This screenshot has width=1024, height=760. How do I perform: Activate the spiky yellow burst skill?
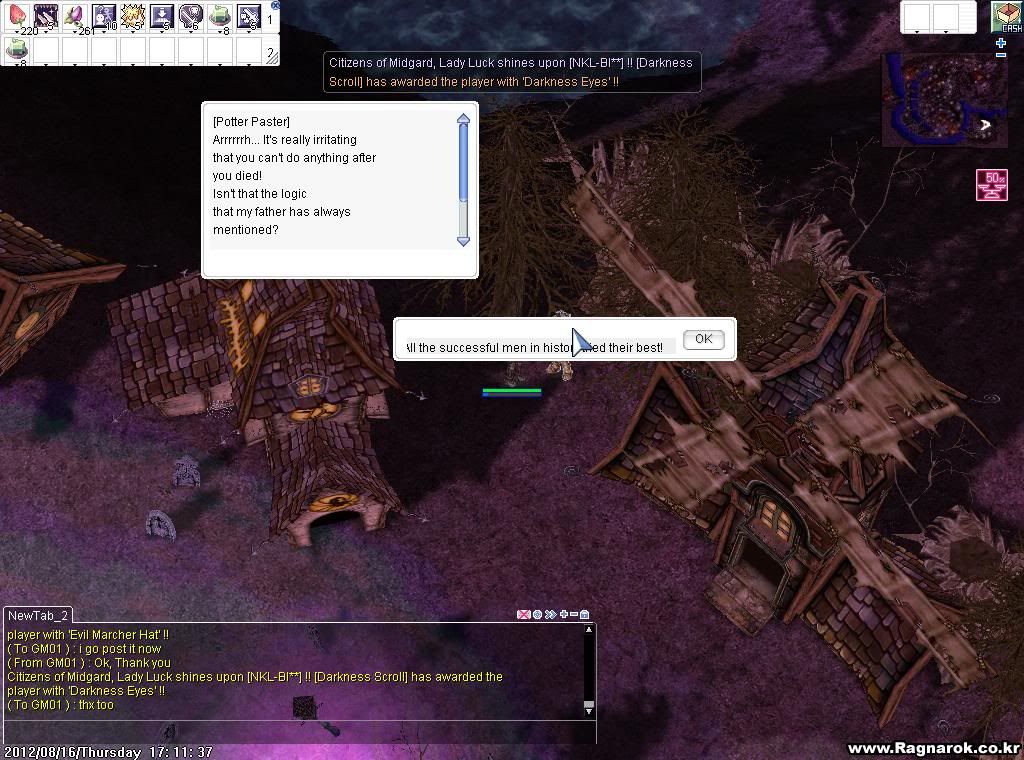click(132, 16)
